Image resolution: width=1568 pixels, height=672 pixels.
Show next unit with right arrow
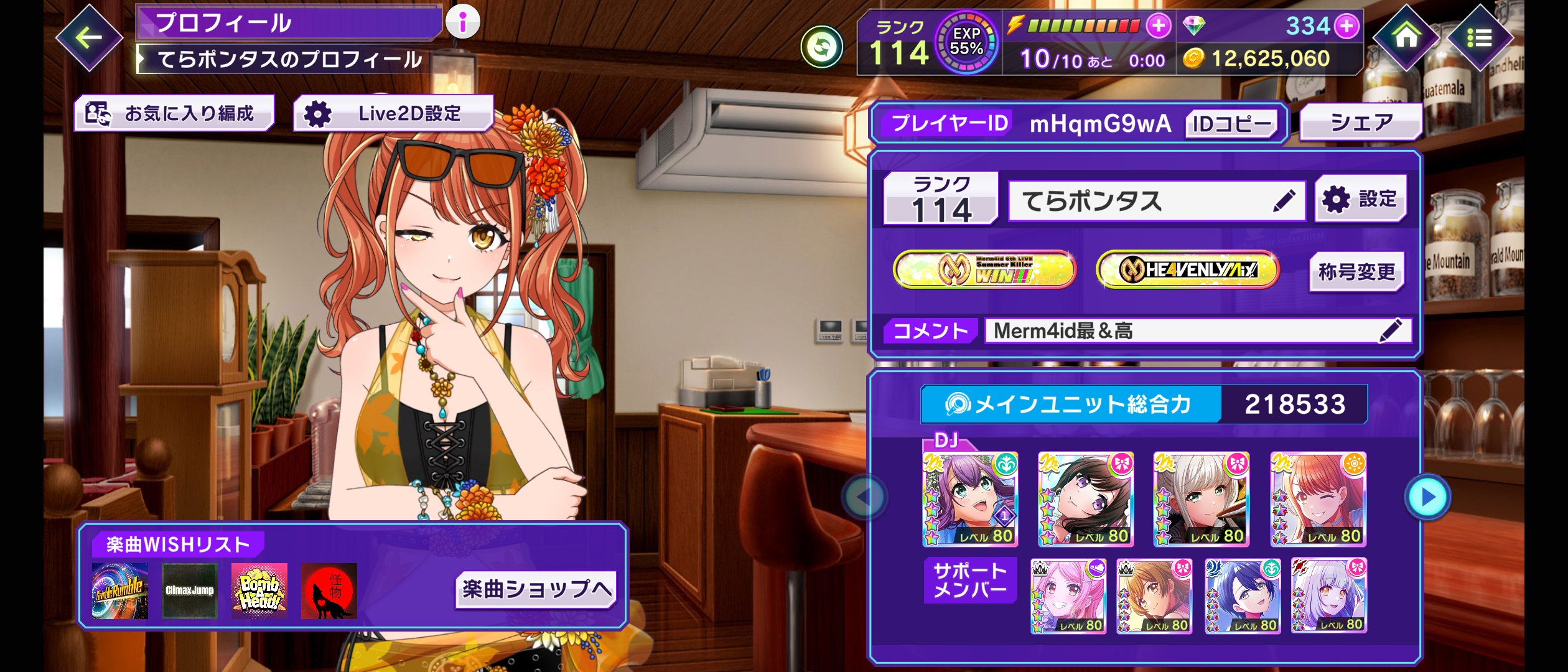[x=1427, y=497]
